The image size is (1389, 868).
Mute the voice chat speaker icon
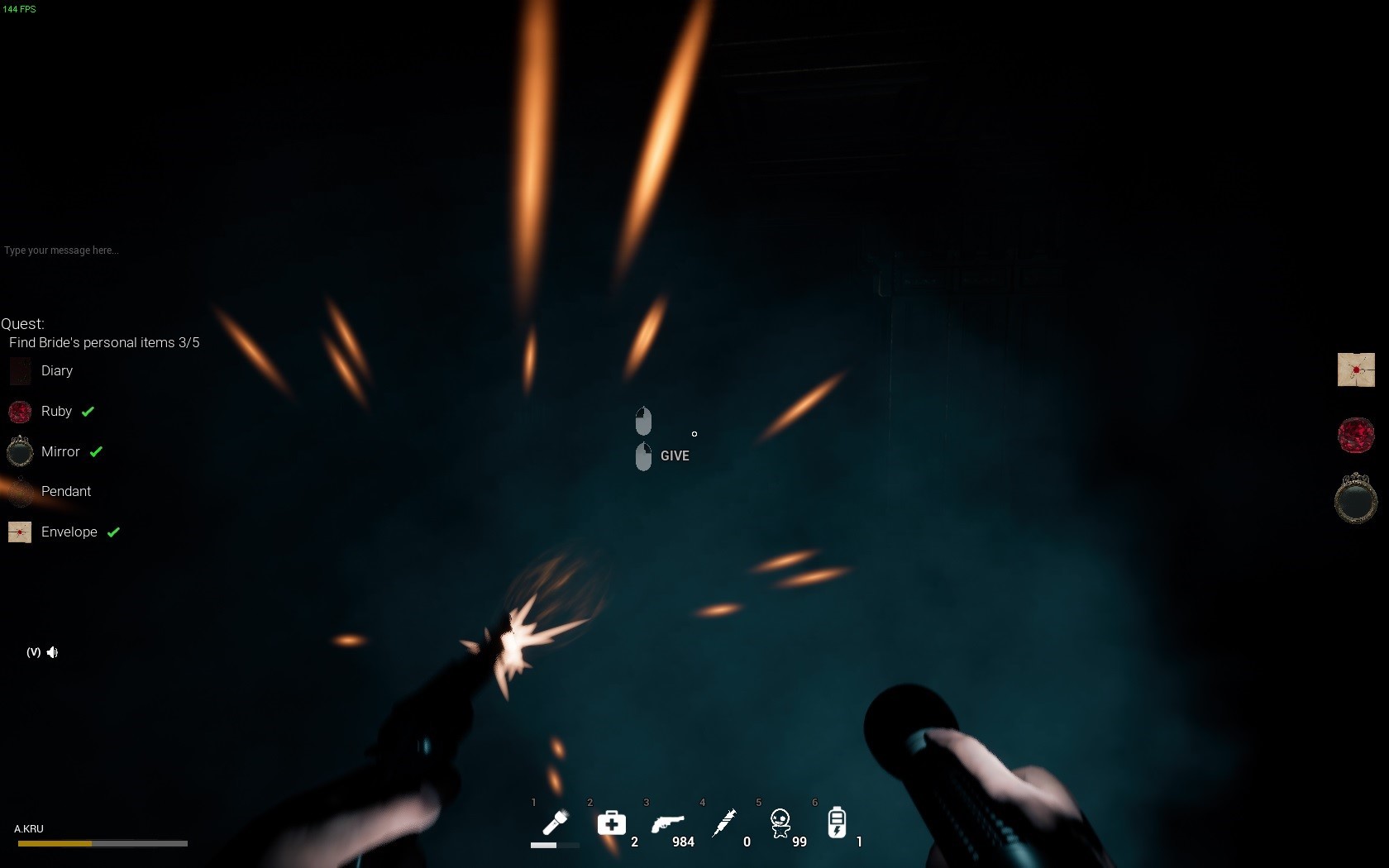(x=53, y=652)
